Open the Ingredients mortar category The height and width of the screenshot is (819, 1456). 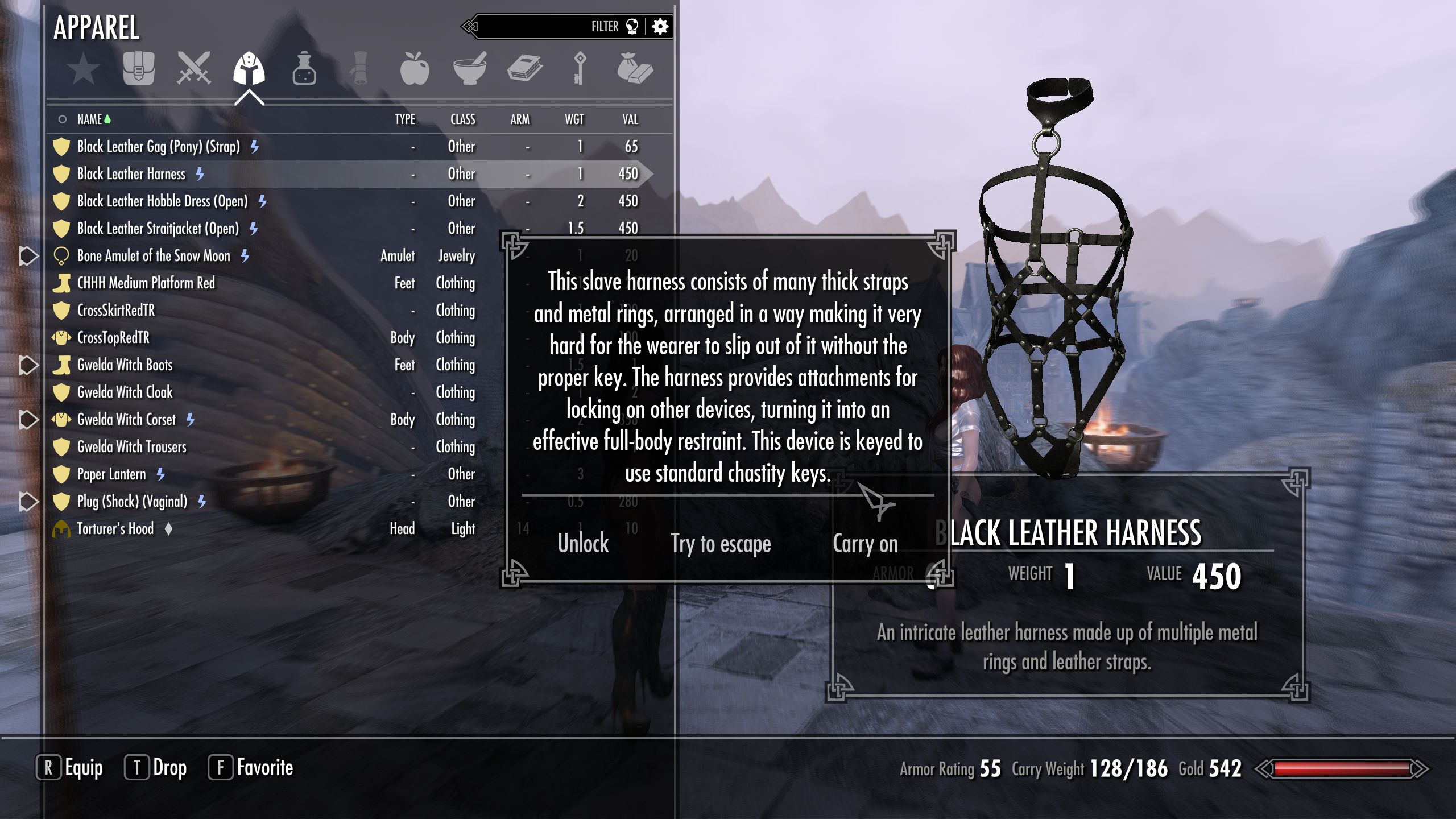pos(469,69)
